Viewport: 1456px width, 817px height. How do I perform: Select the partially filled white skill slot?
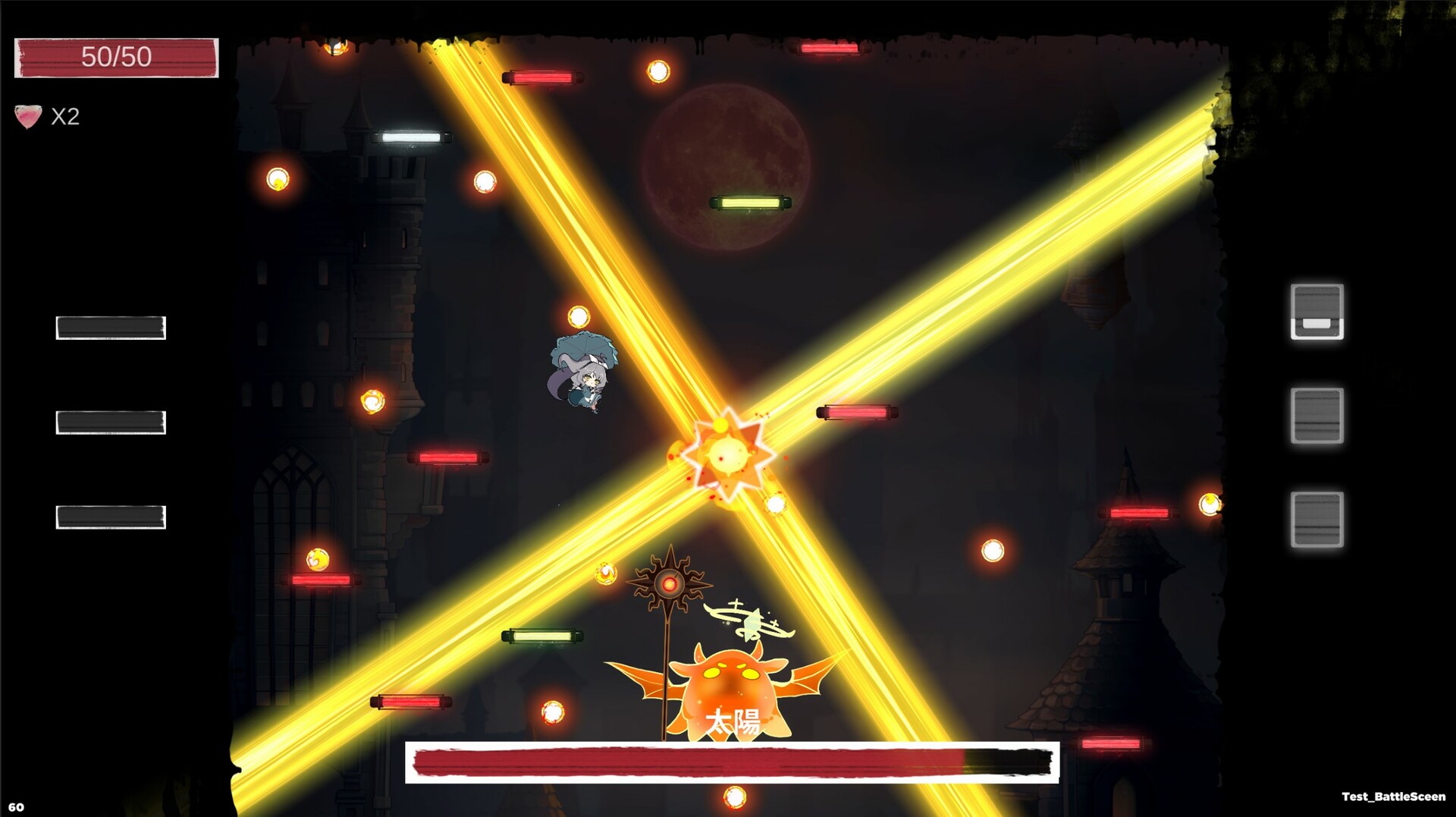coord(1316,312)
